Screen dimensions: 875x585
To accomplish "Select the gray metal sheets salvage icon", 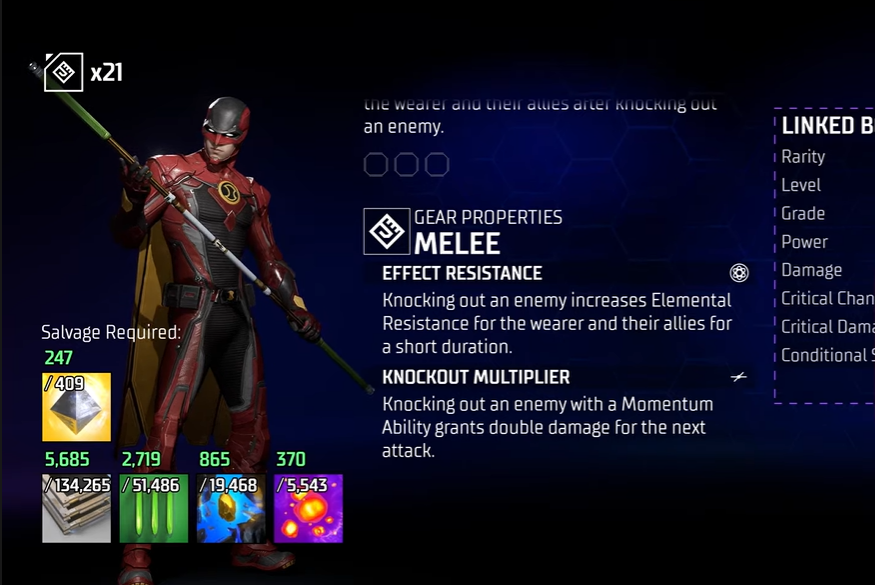I will coord(76,508).
